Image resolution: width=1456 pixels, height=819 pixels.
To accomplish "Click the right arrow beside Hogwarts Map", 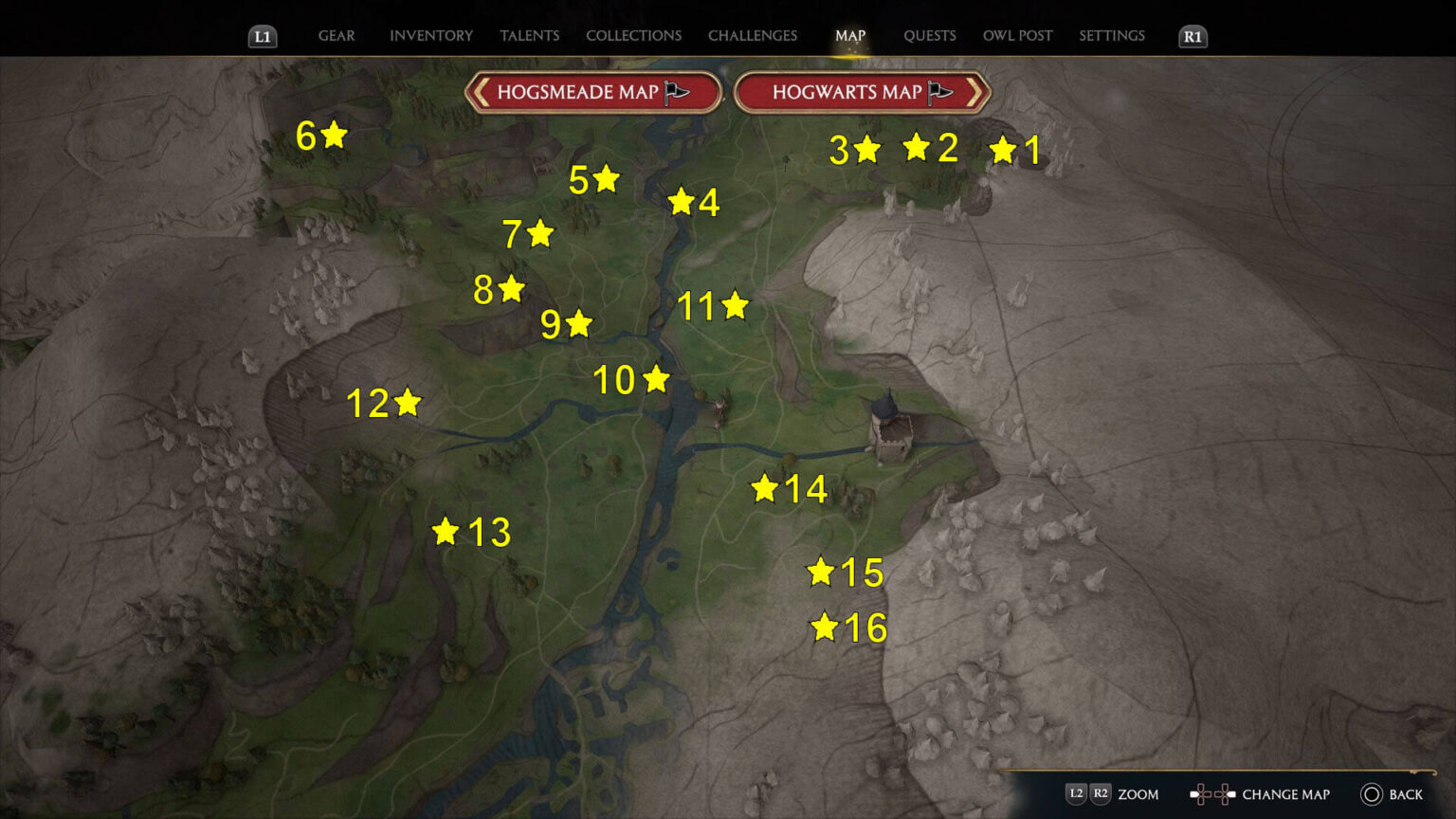I will (977, 92).
